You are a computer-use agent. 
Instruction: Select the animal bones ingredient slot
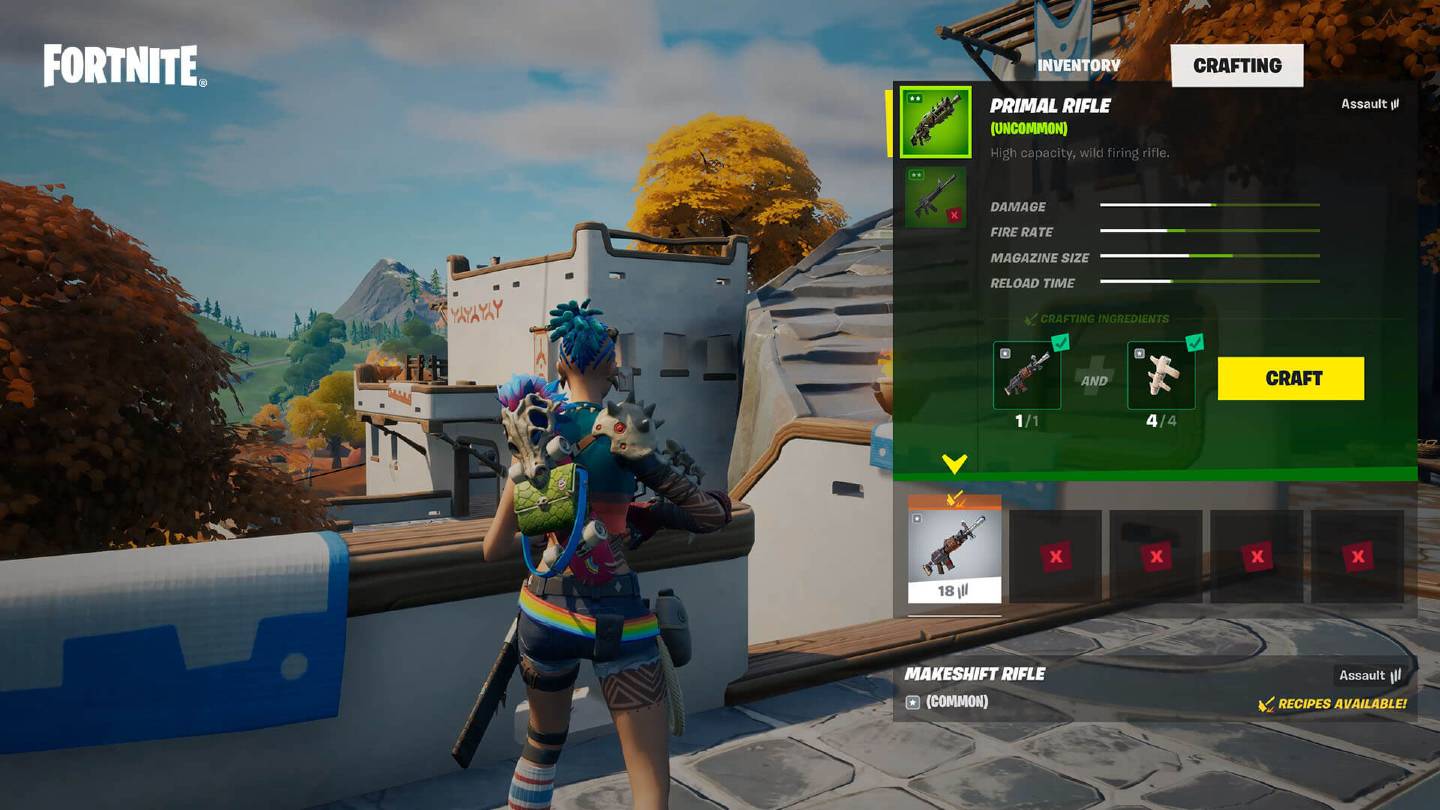[1161, 376]
